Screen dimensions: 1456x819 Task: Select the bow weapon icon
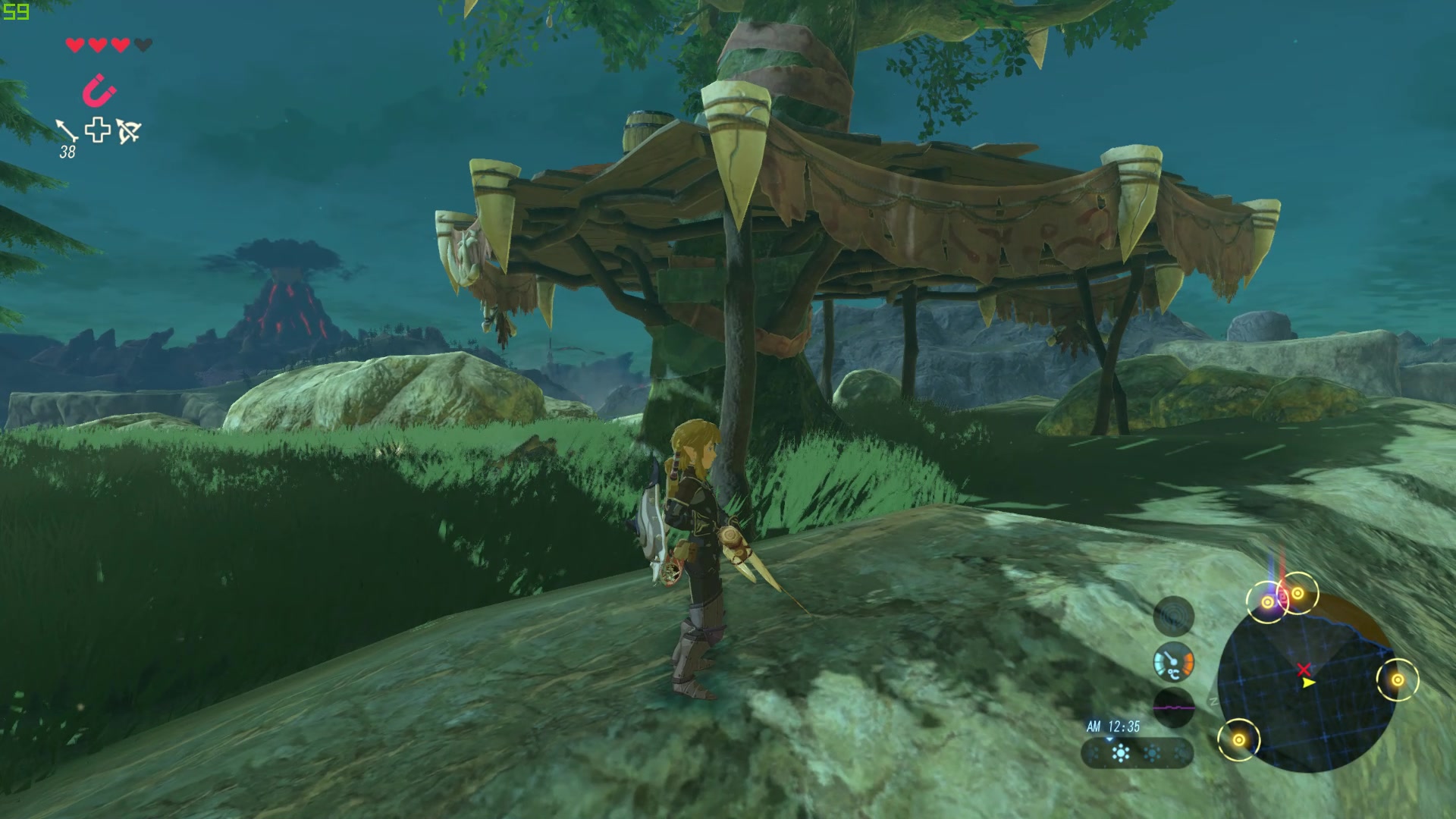pyautogui.click(x=128, y=131)
